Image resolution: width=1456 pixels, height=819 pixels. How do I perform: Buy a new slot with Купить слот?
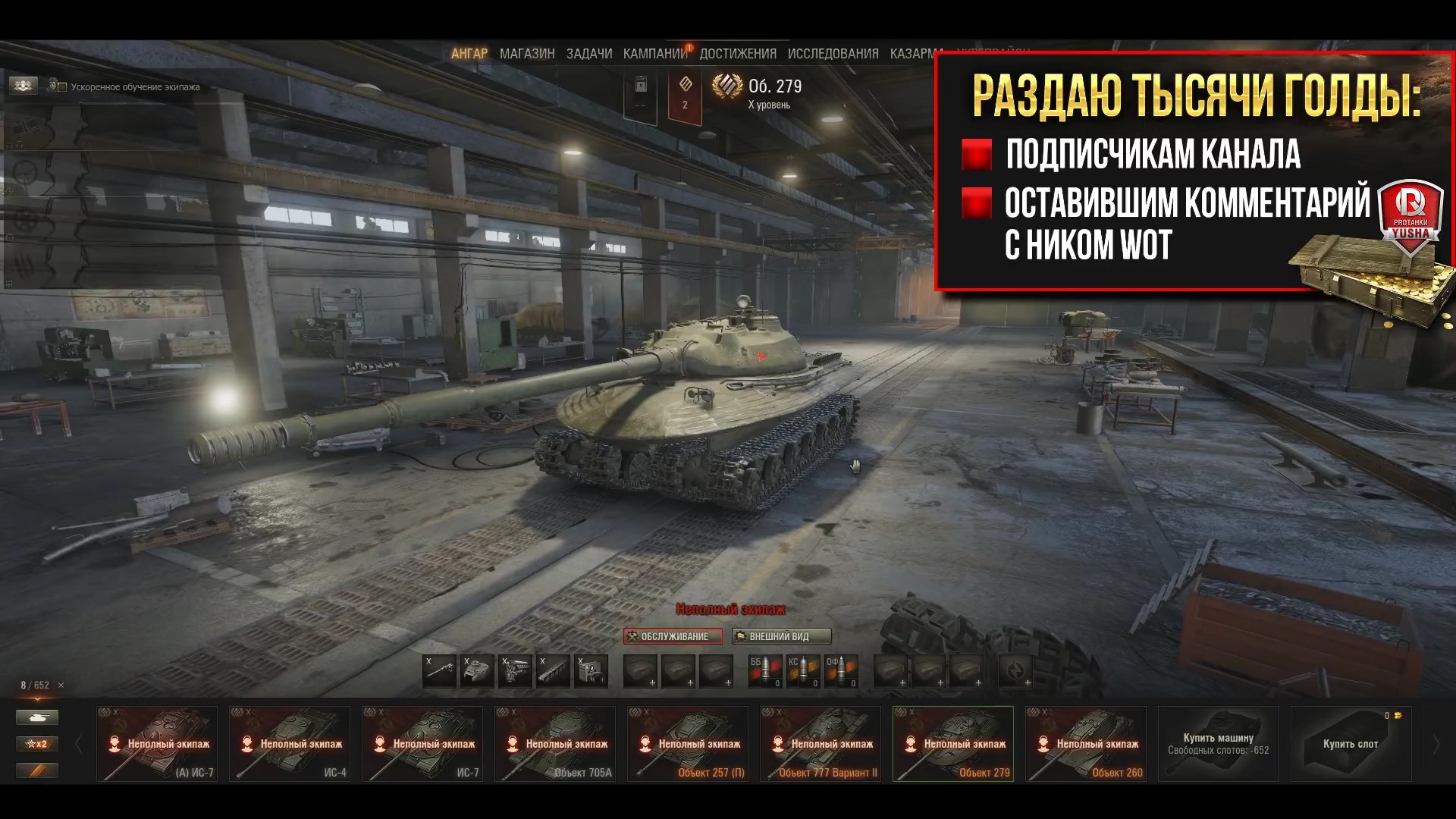[1351, 744]
